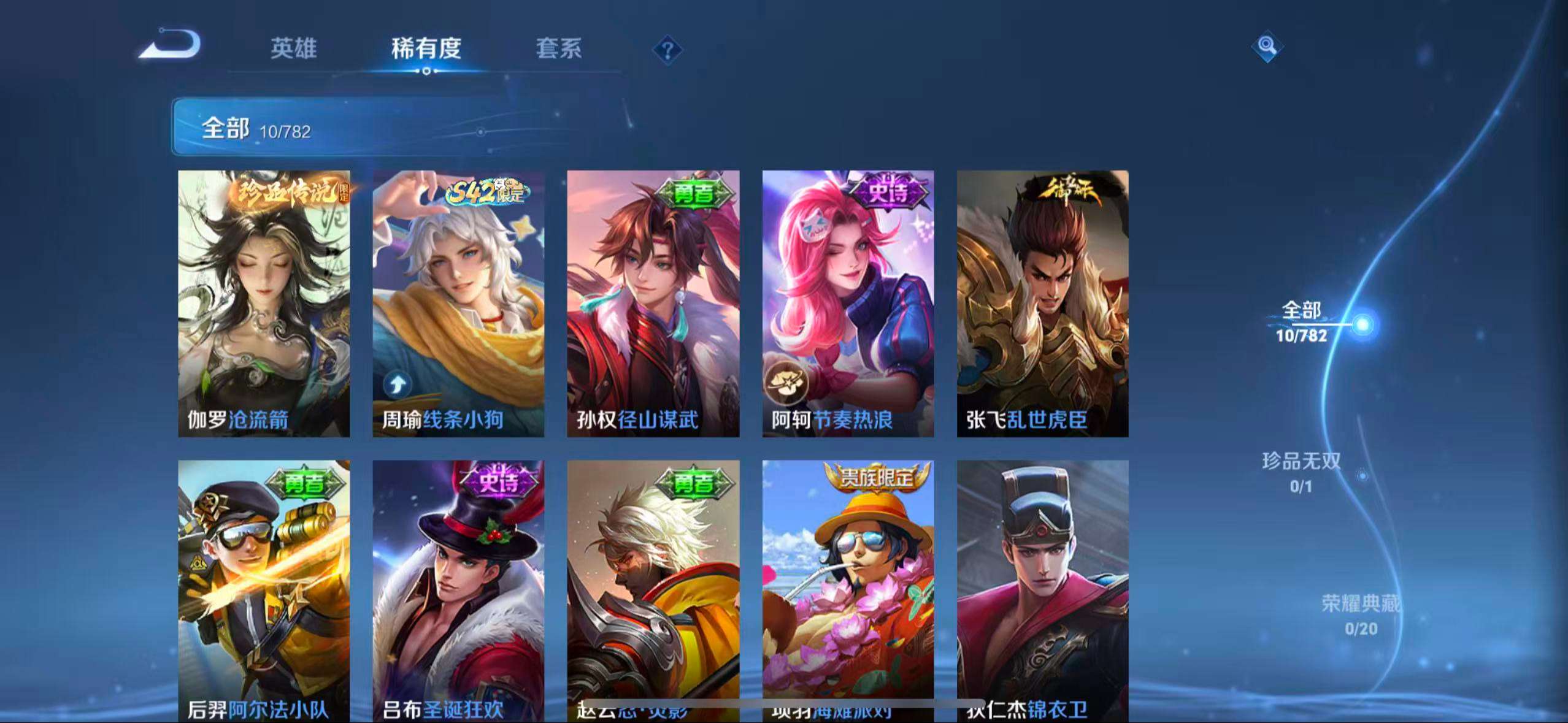Switch to the 套系 tab
Screen dimensions: 1568x723
559,49
